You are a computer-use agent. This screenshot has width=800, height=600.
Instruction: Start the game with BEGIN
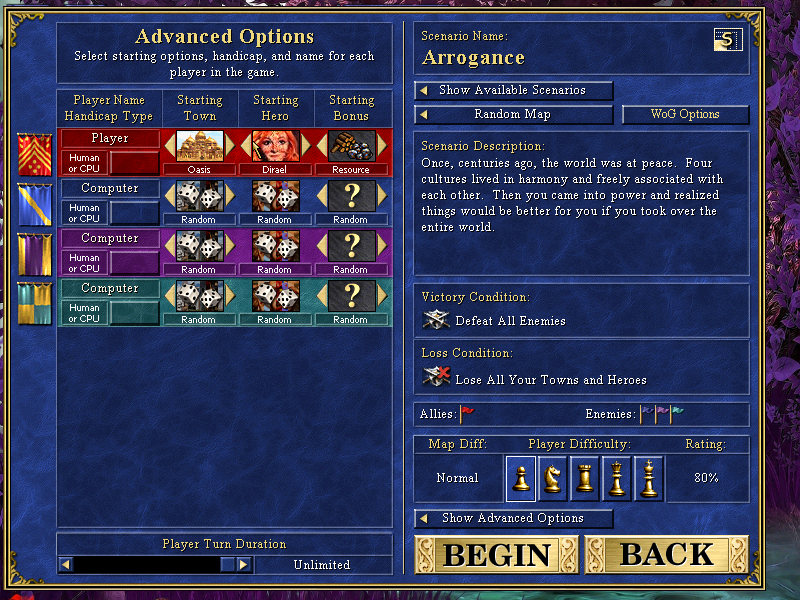tap(497, 554)
